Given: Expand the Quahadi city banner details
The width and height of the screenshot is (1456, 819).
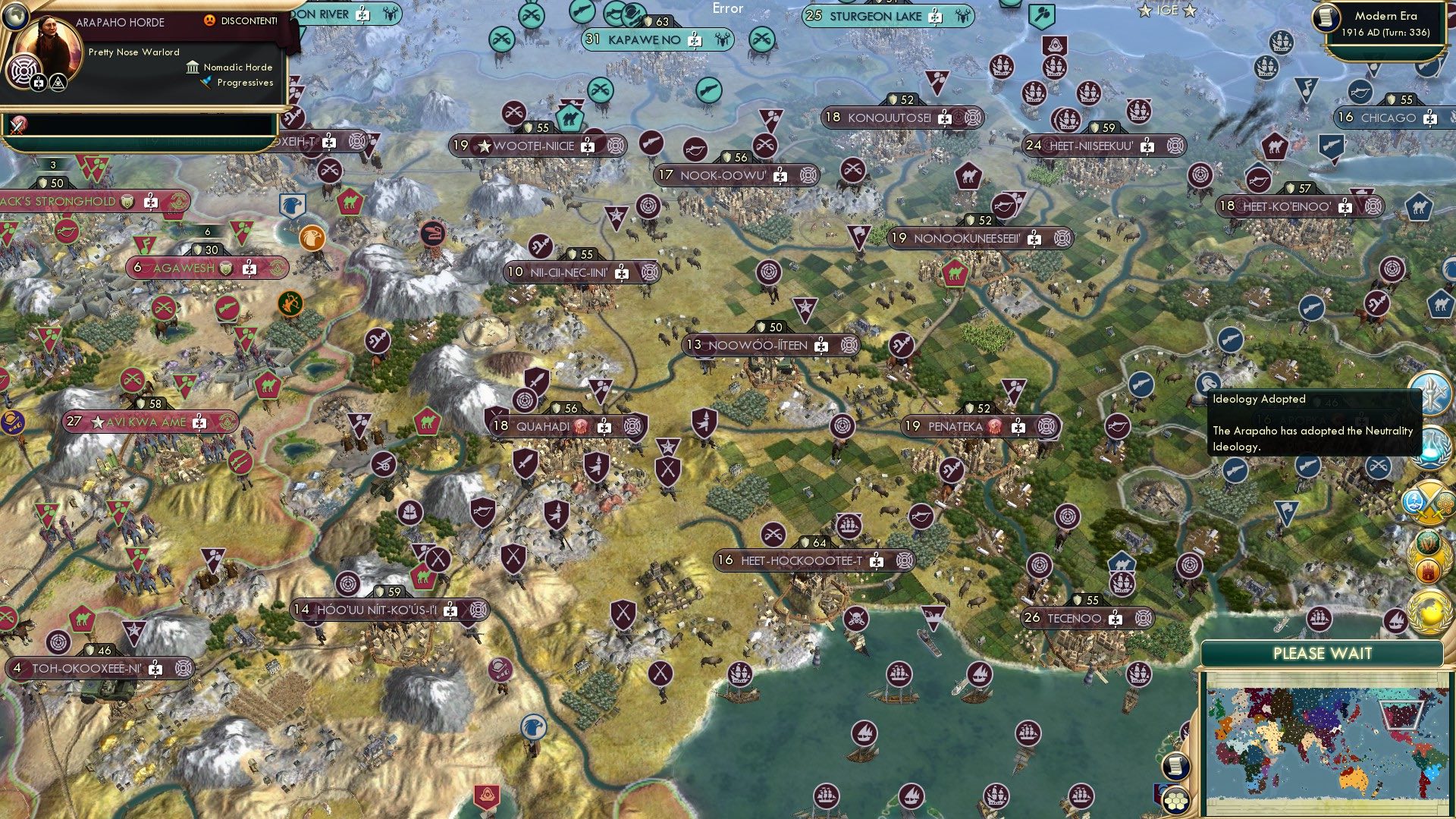Looking at the screenshot, I should point(561,426).
